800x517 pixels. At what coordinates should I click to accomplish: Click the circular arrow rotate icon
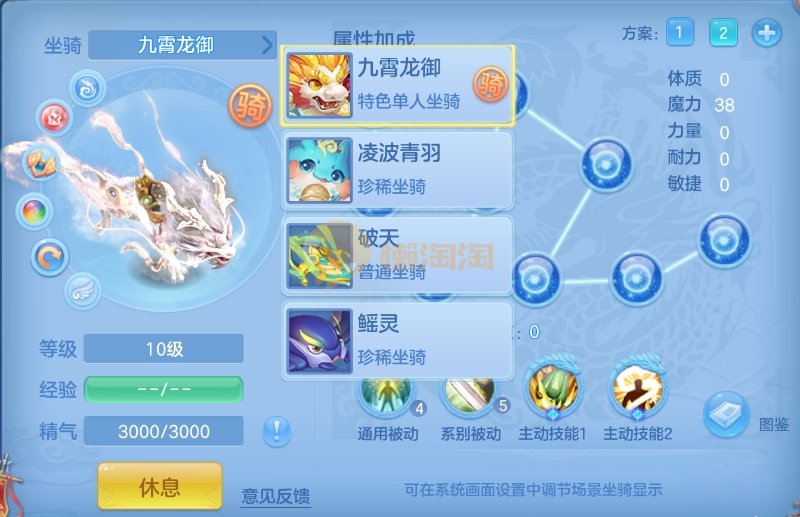point(46,256)
